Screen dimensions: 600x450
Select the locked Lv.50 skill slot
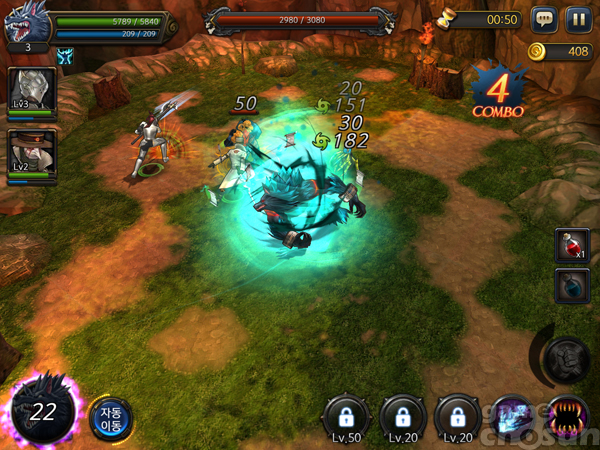point(348,418)
